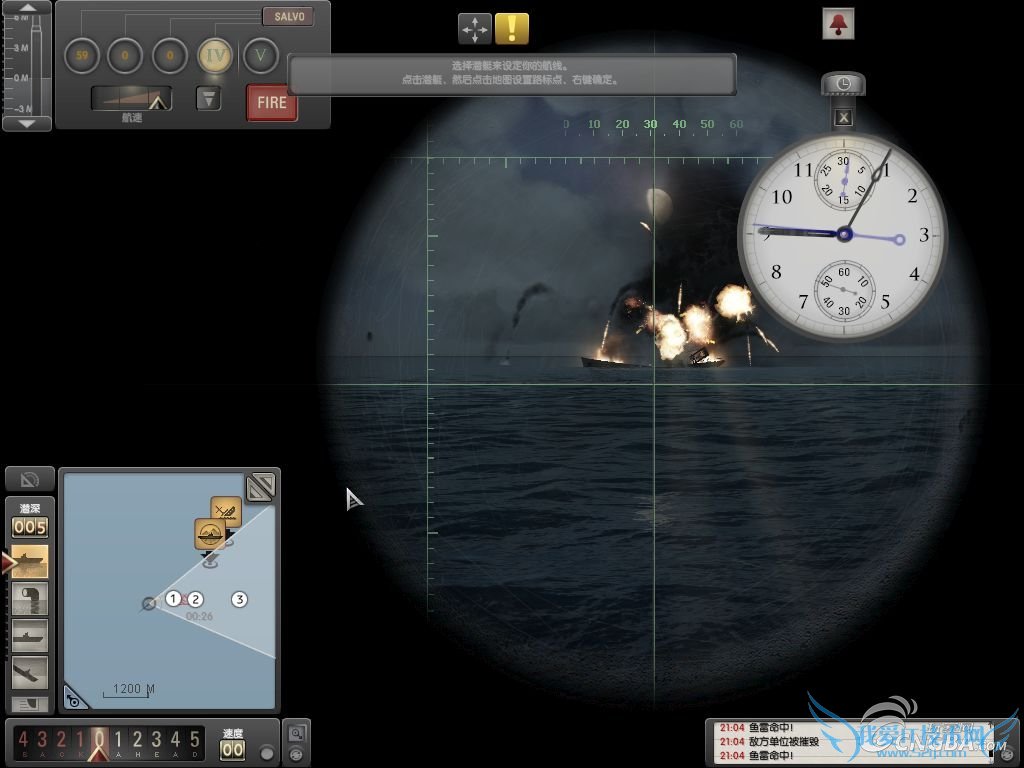This screenshot has height=768, width=1024.
Task: Lower the periscope with the down arrow
Action: click(28, 123)
